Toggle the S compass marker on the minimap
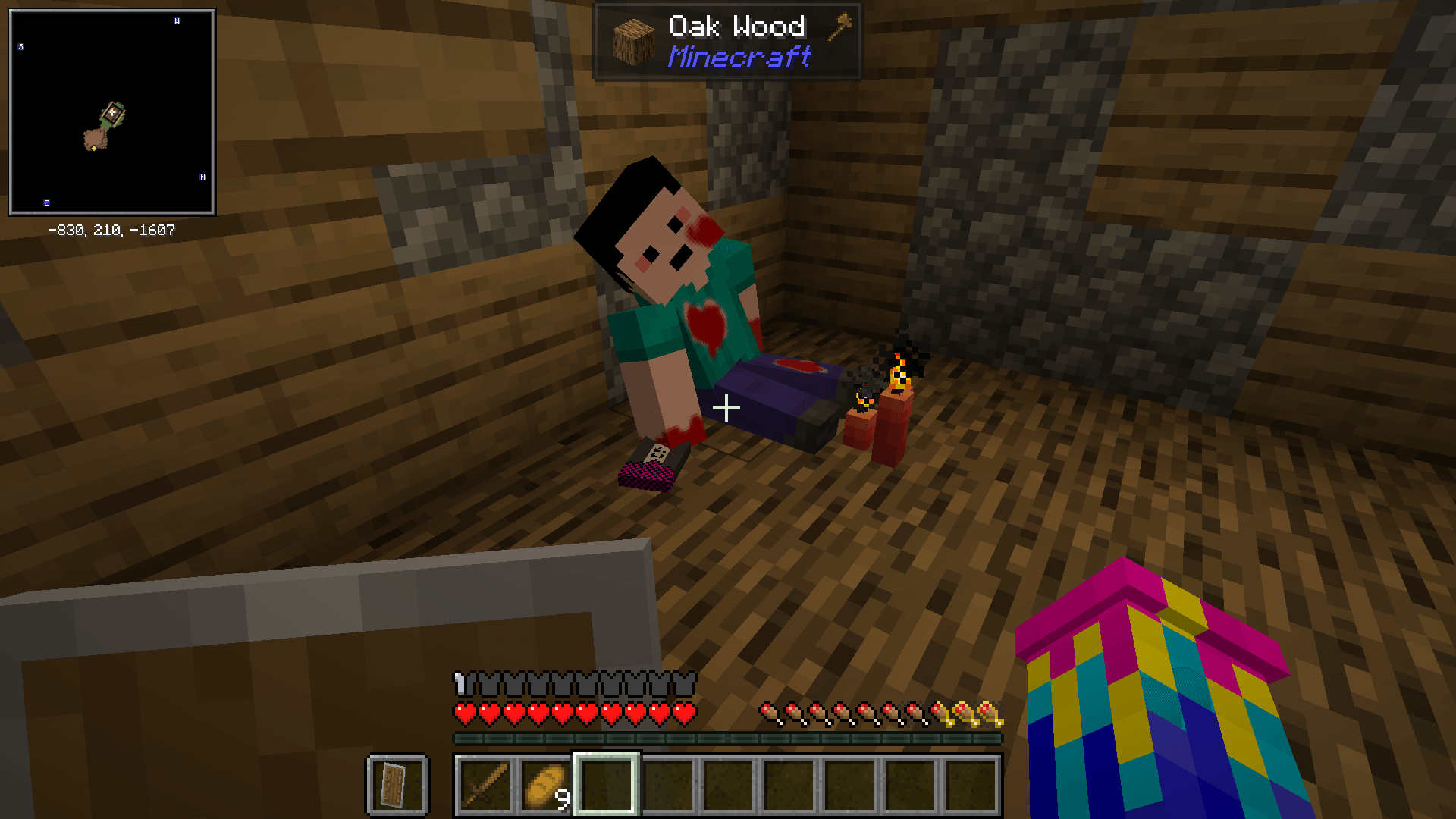The height and width of the screenshot is (819, 1456). pos(22,48)
